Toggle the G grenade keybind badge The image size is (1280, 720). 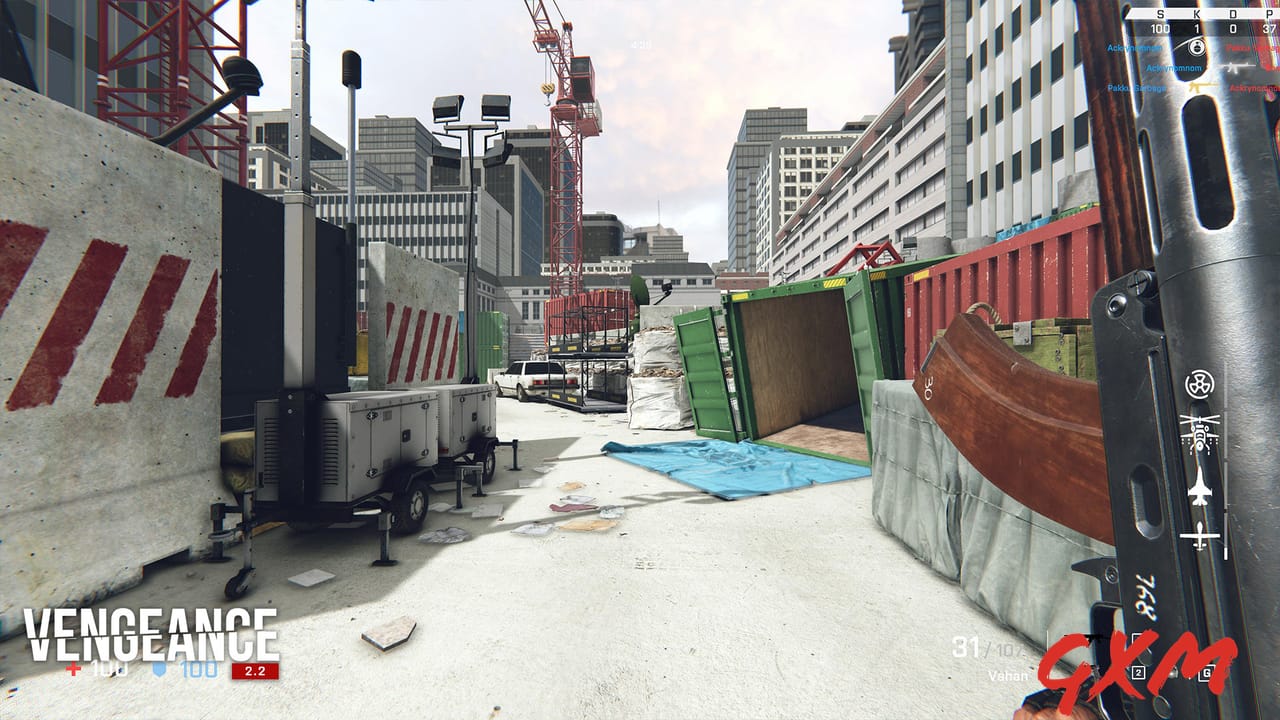click(x=1207, y=673)
